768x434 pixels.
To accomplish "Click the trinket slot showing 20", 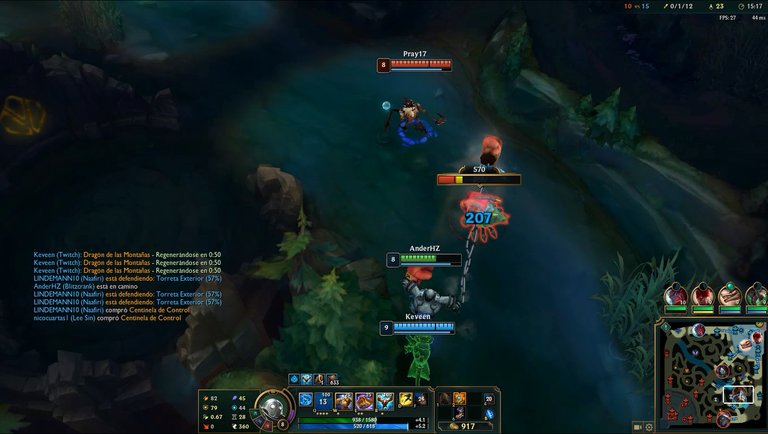I will tap(489, 398).
